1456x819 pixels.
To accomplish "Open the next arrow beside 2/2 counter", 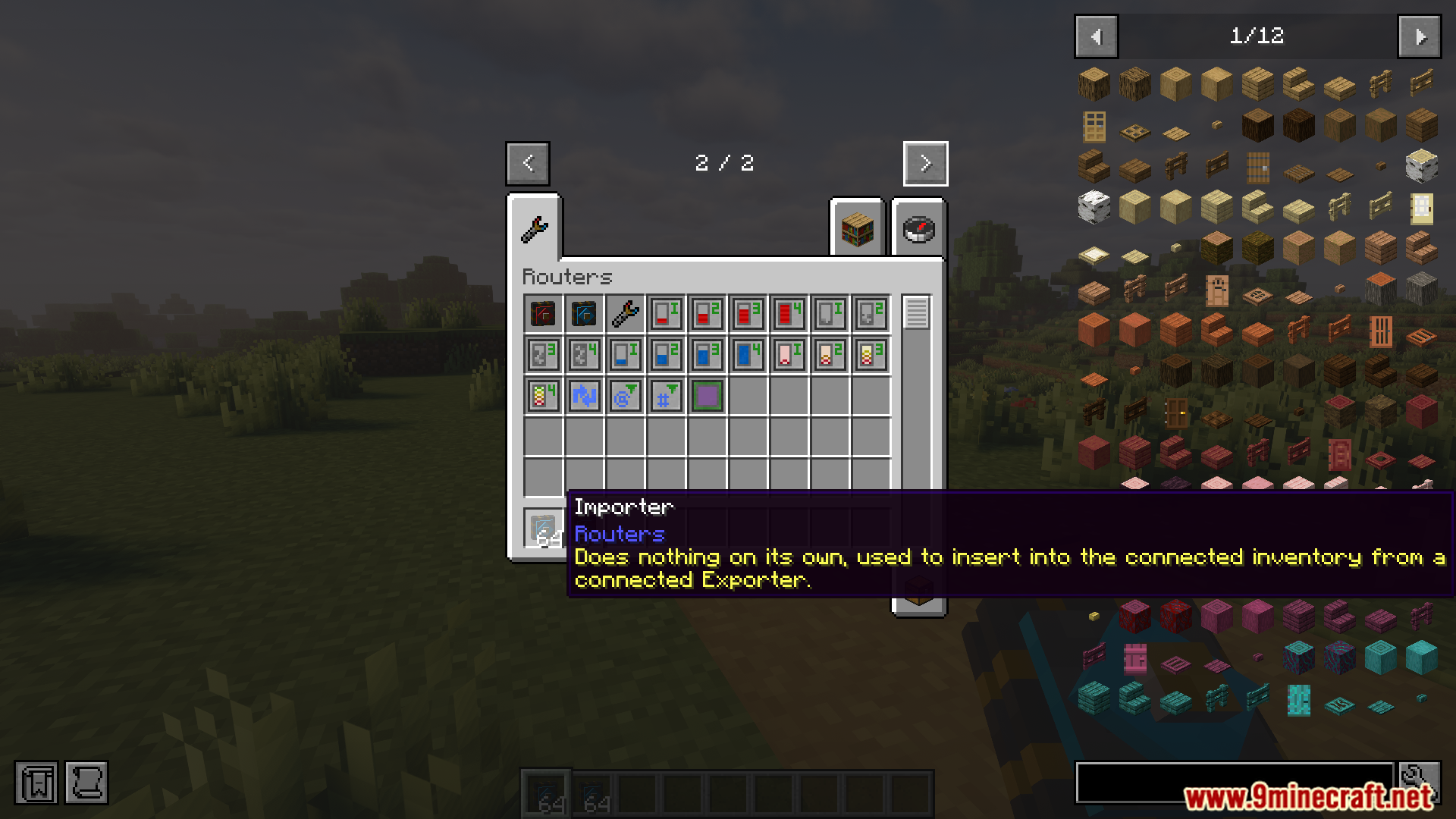I will (x=925, y=163).
